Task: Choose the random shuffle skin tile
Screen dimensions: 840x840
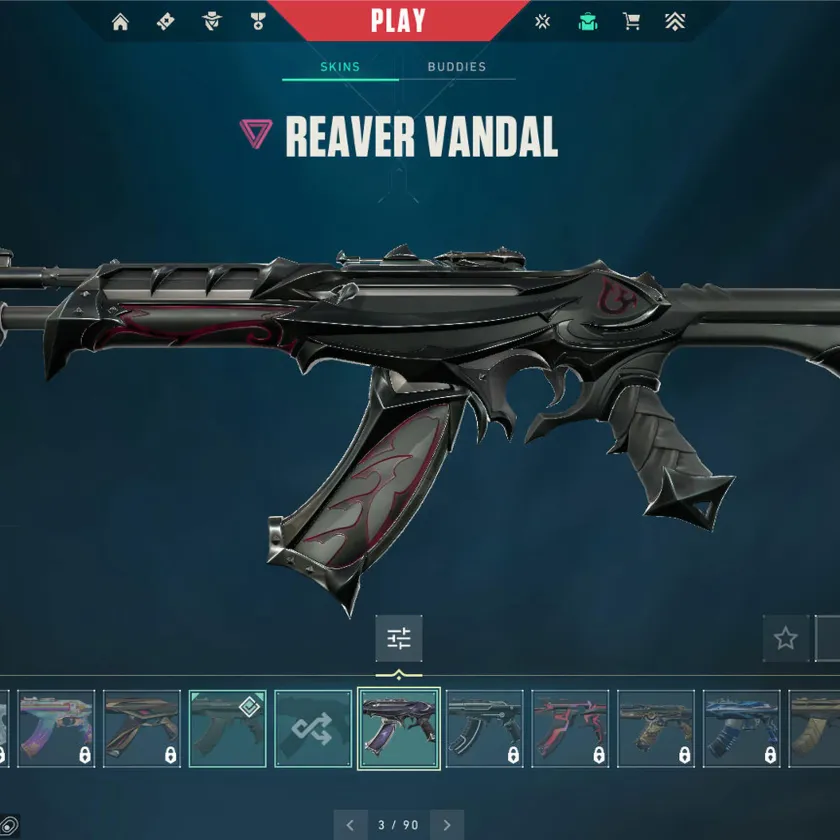Action: click(x=313, y=729)
